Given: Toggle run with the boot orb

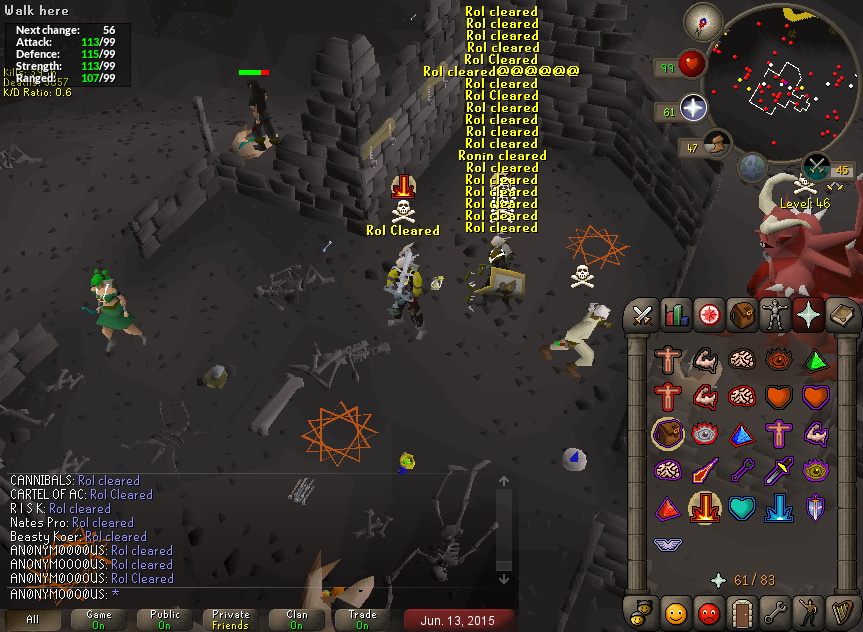Looking at the screenshot, I should pos(717,145).
